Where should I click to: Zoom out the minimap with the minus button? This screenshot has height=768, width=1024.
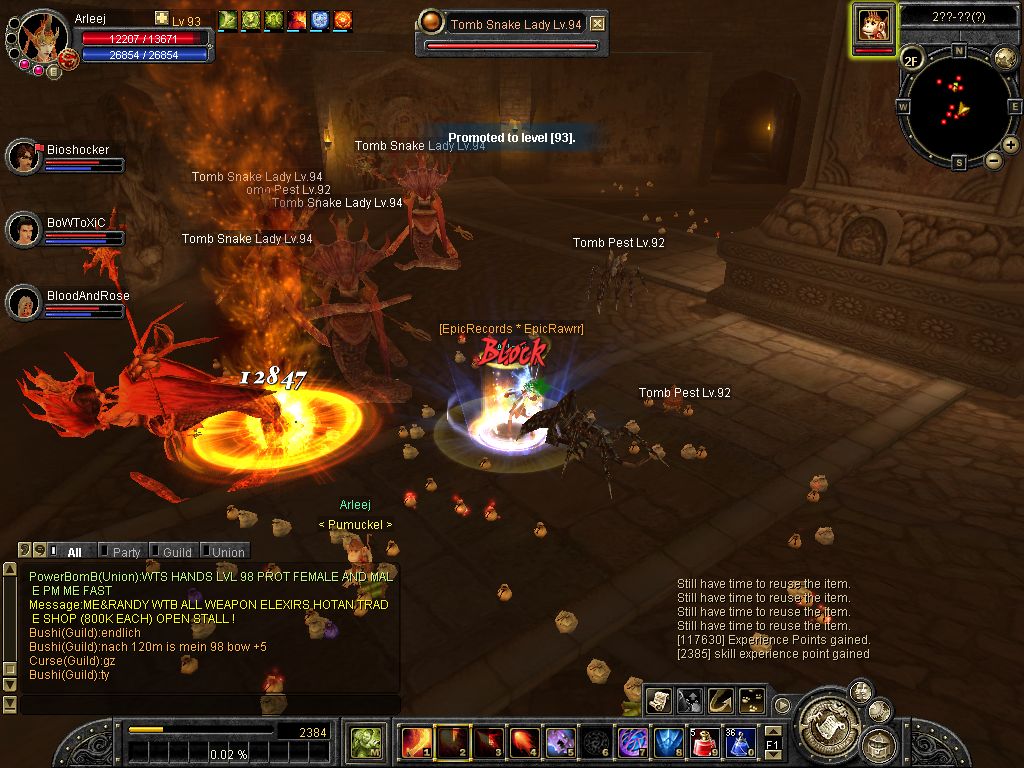pos(993,160)
